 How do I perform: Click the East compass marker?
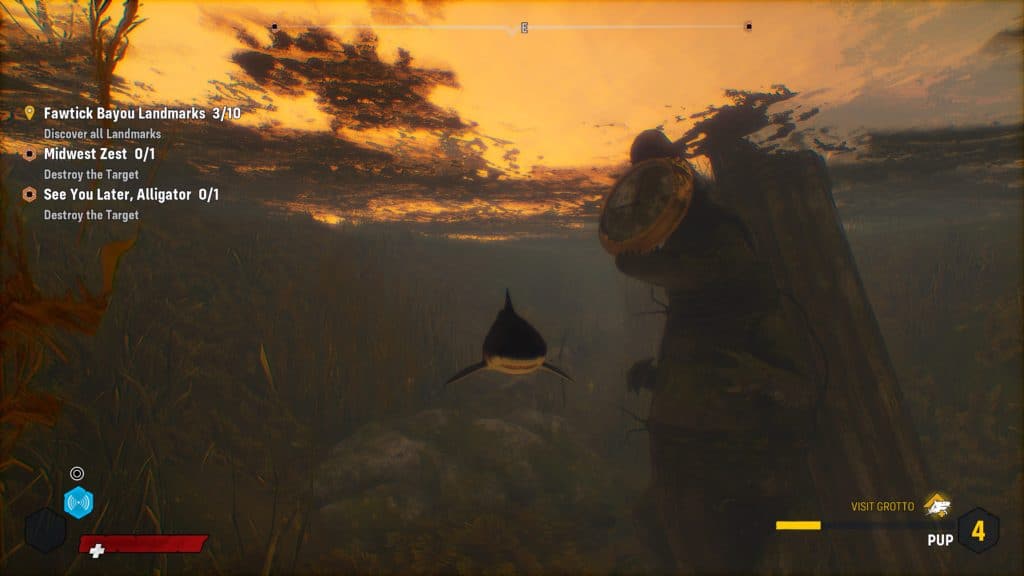click(x=523, y=27)
